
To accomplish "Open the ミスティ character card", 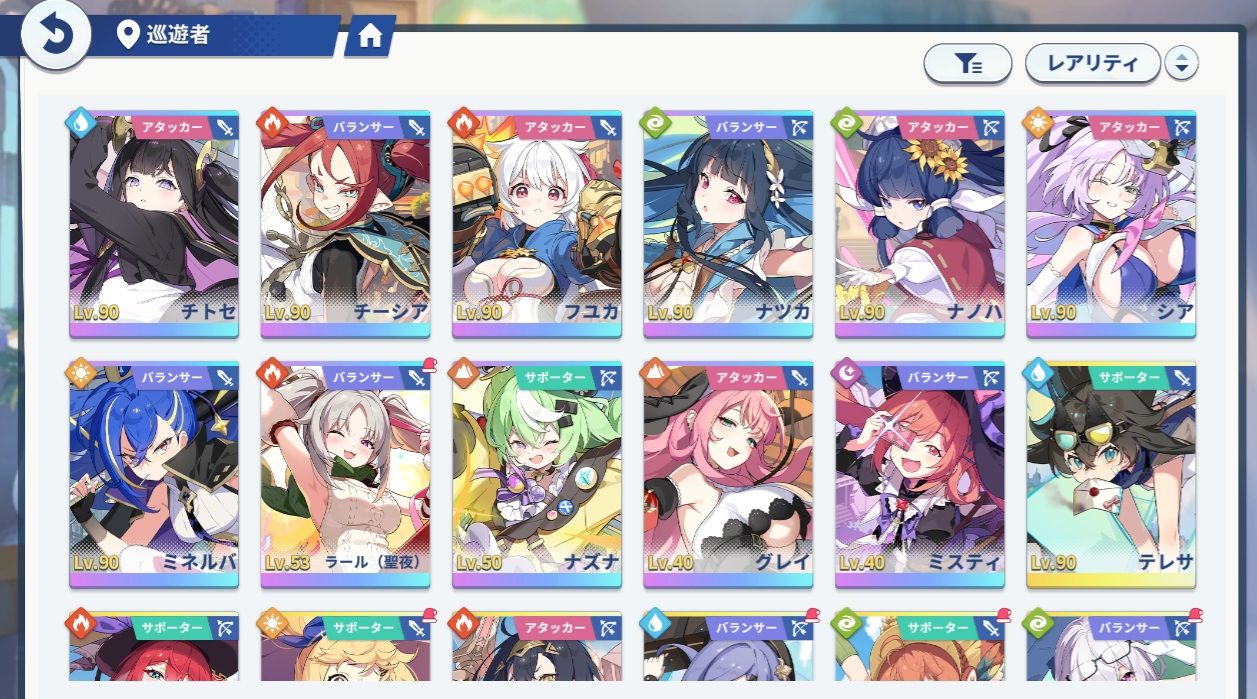I will (919, 474).
